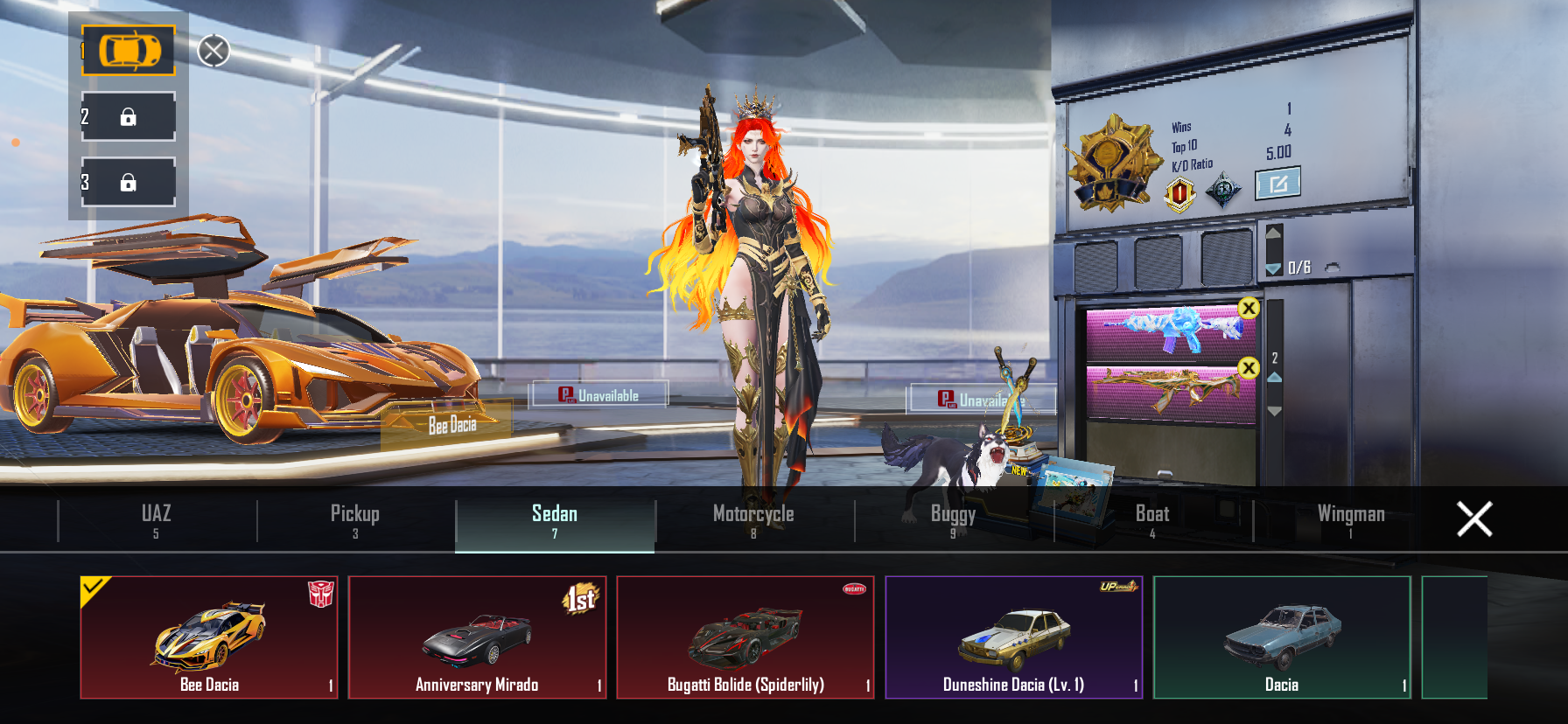
Task: Choose the Wingman vehicle tab
Action: click(x=1351, y=519)
